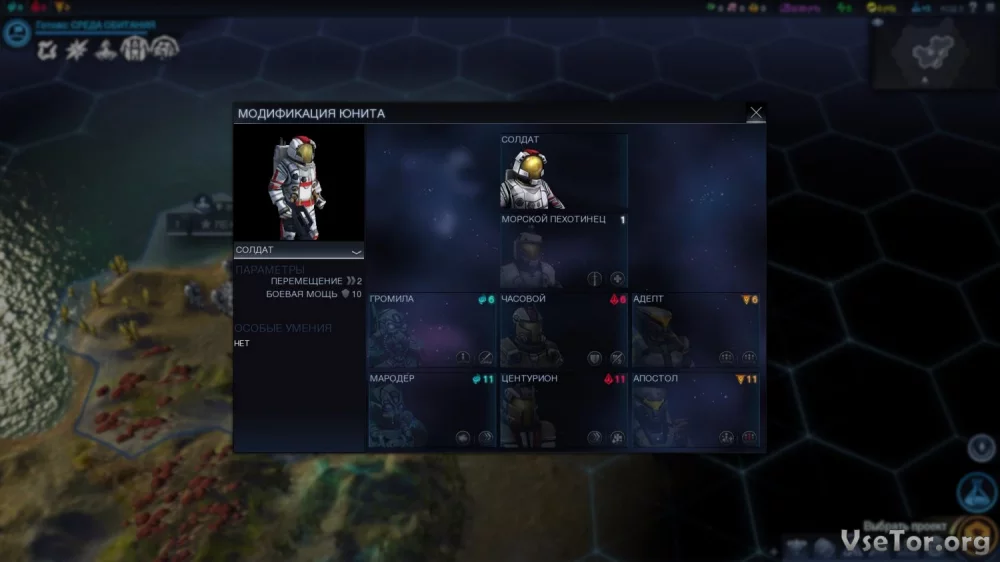The width and height of the screenshot is (1000, 562).
Task: Choose the Апостол upgrade tile
Action: [x=696, y=410]
